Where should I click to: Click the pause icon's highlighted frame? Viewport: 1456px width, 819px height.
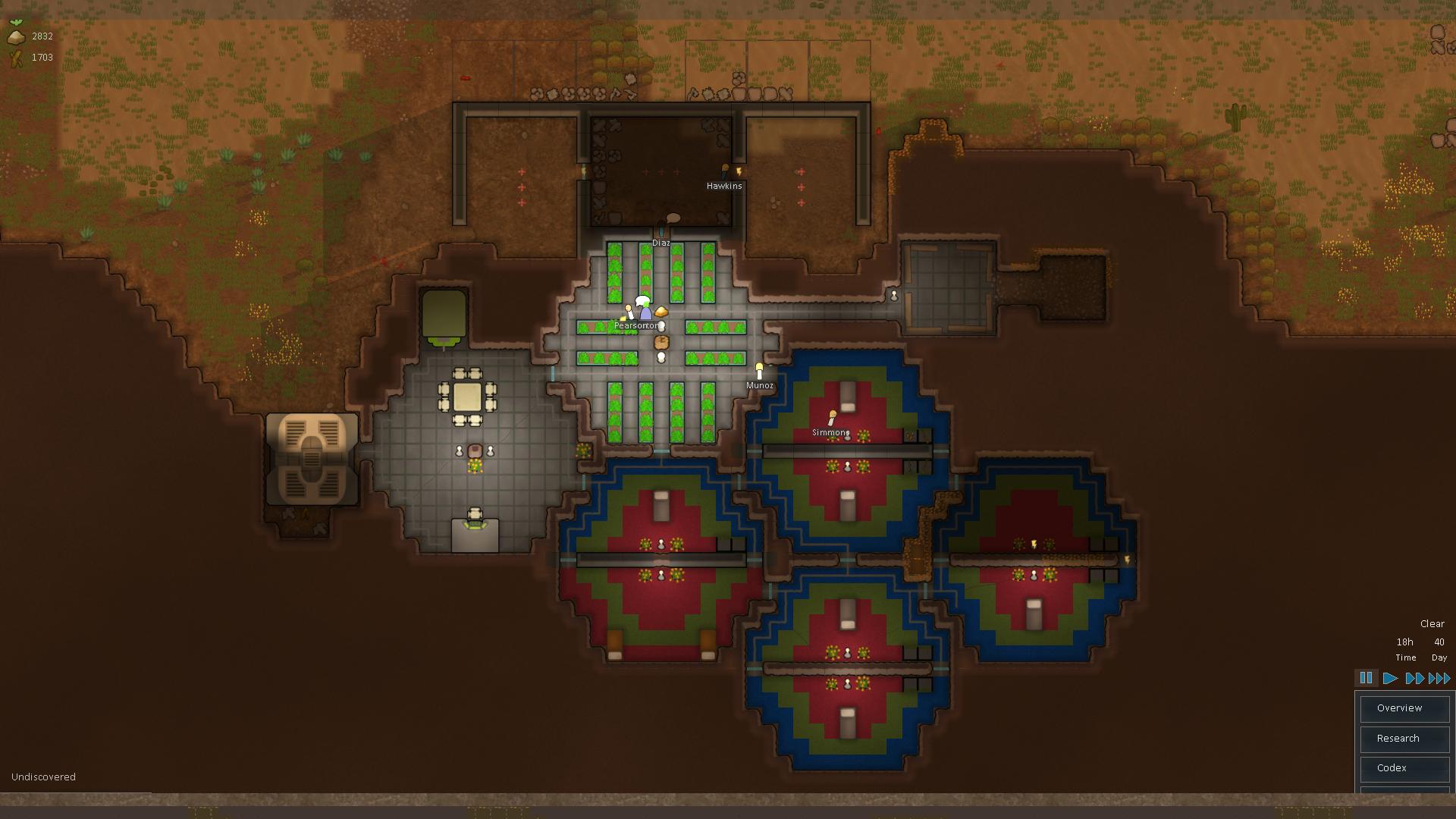(x=1367, y=678)
